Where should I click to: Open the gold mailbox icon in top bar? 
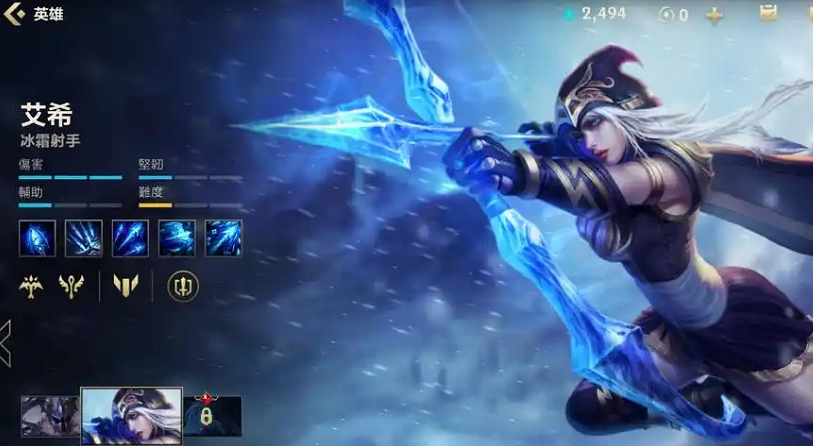768,14
